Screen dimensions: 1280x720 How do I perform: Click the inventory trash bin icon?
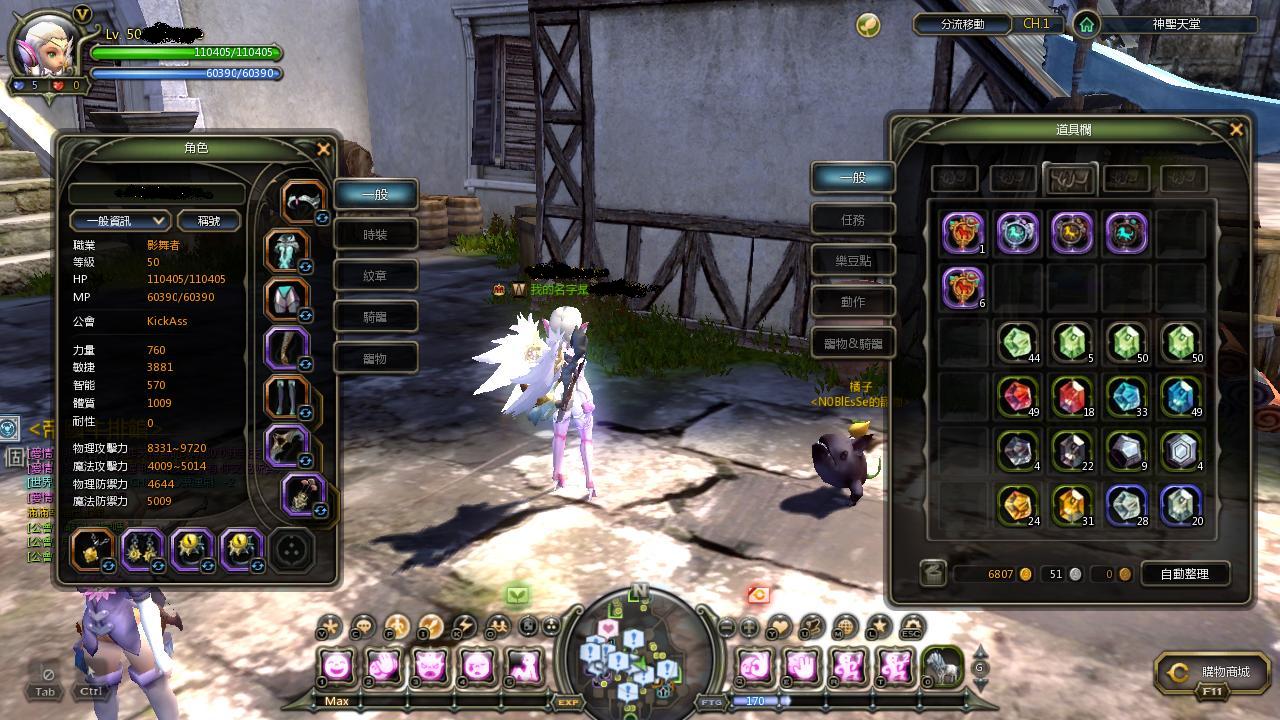[932, 573]
